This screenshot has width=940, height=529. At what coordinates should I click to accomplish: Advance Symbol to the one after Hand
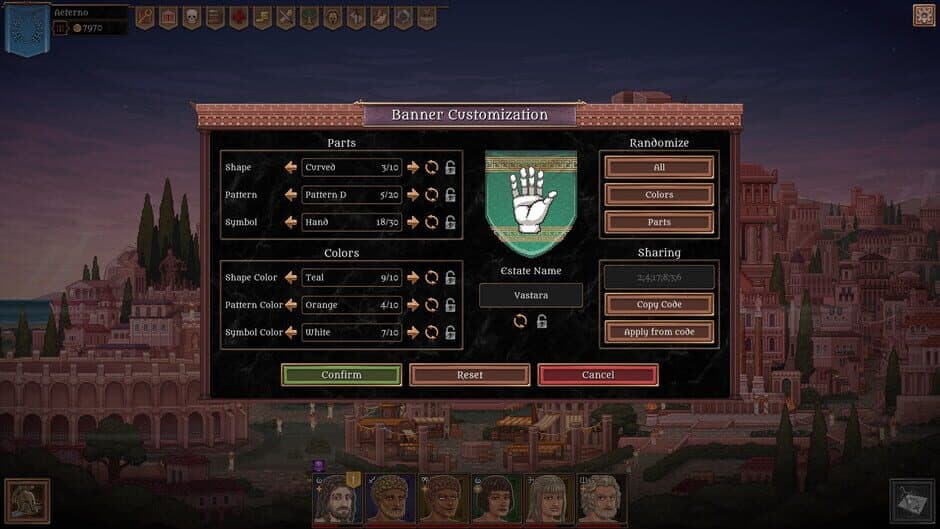tap(413, 222)
